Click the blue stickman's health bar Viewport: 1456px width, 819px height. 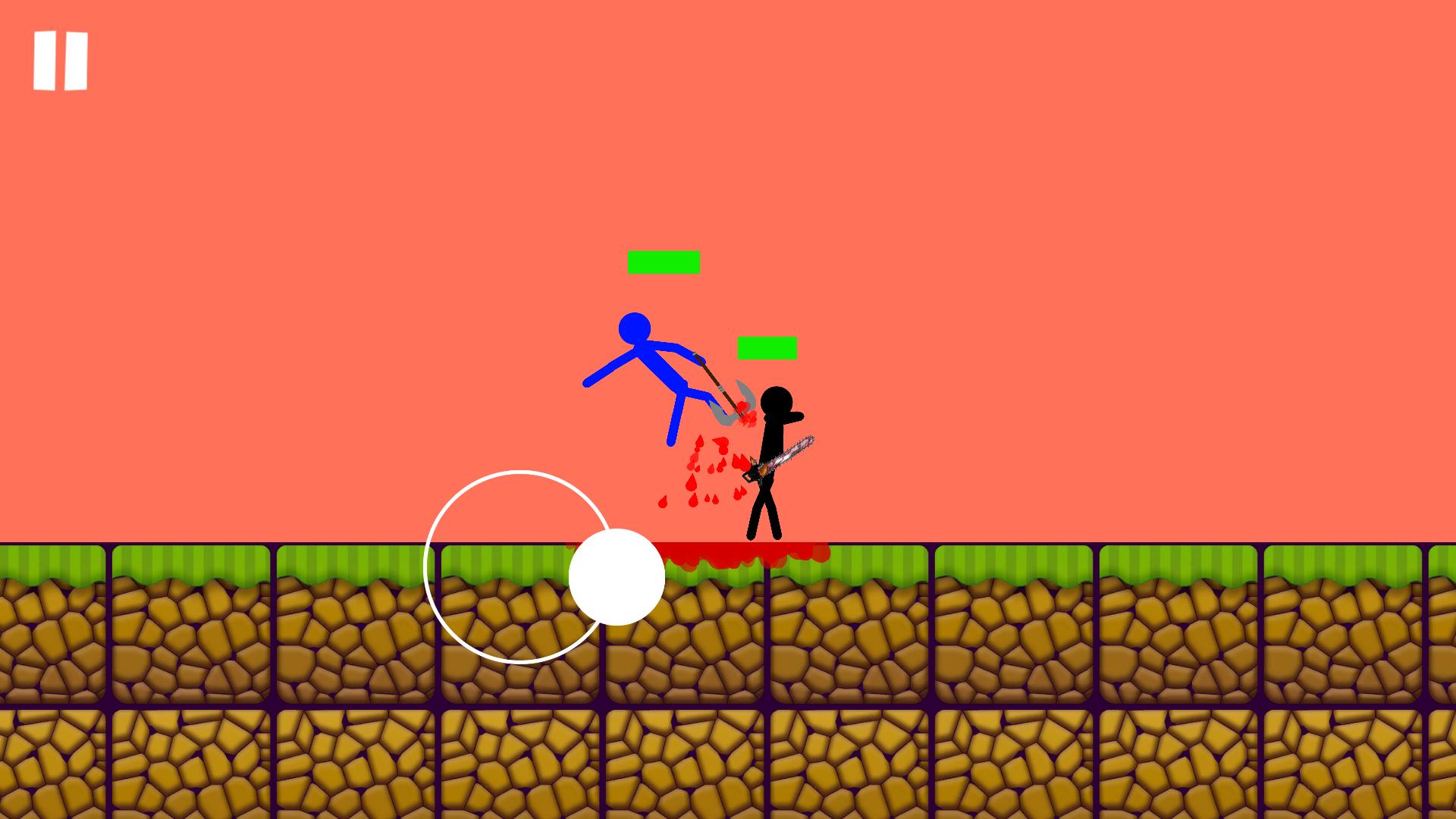663,262
